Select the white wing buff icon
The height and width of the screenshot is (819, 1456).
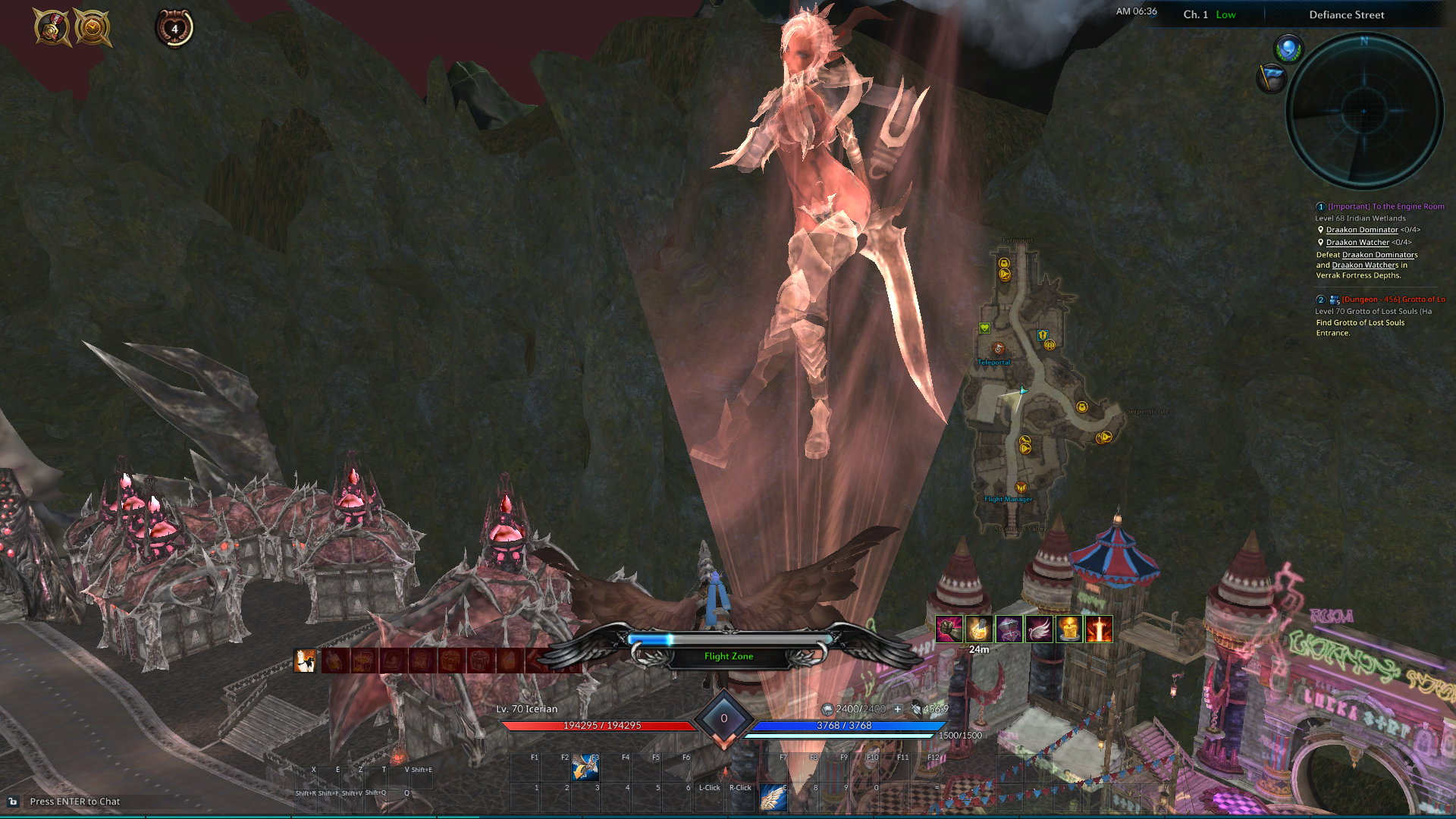coord(1039,629)
